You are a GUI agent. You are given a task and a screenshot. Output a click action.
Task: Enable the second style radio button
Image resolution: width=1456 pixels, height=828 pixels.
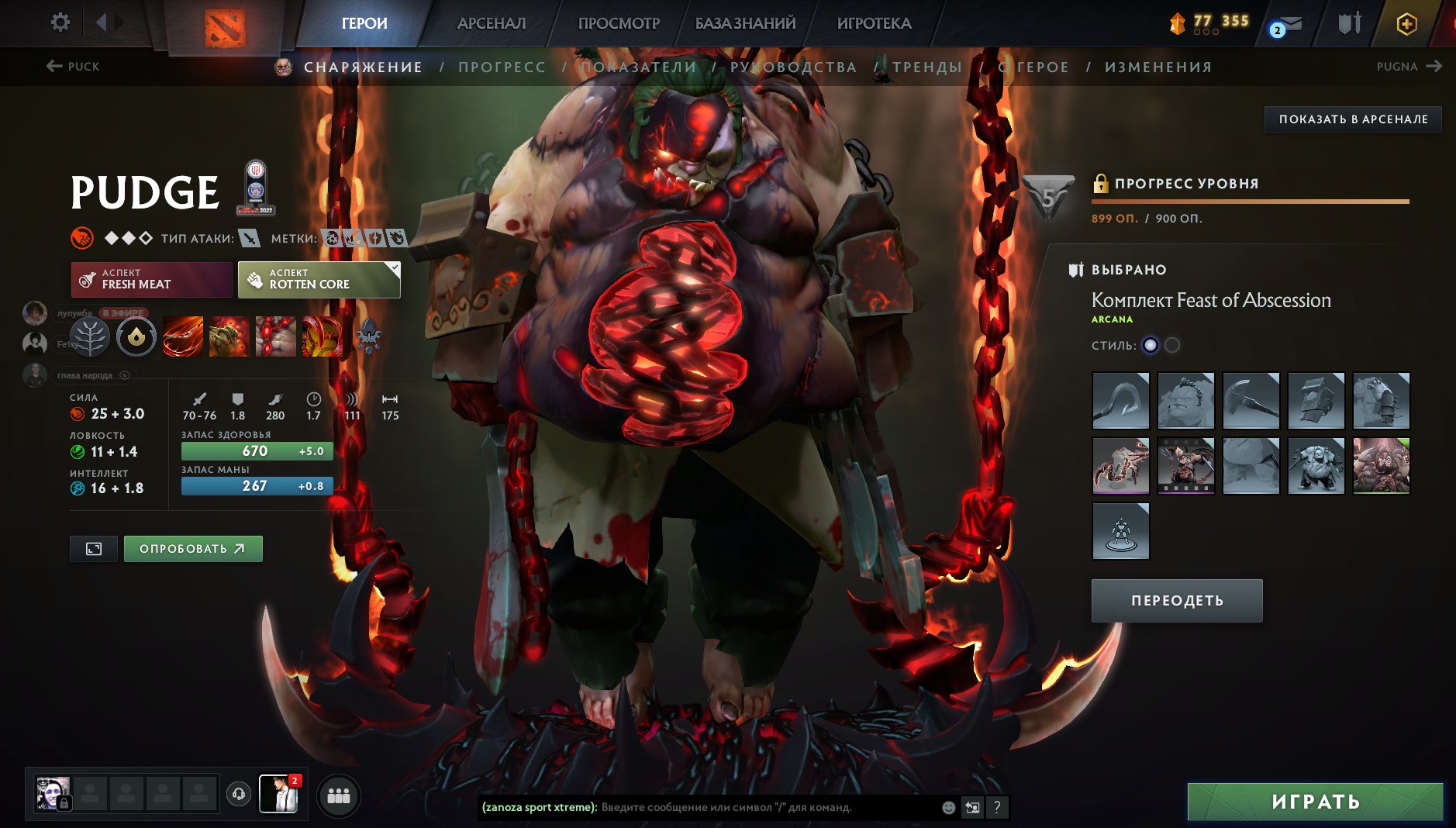1172,346
